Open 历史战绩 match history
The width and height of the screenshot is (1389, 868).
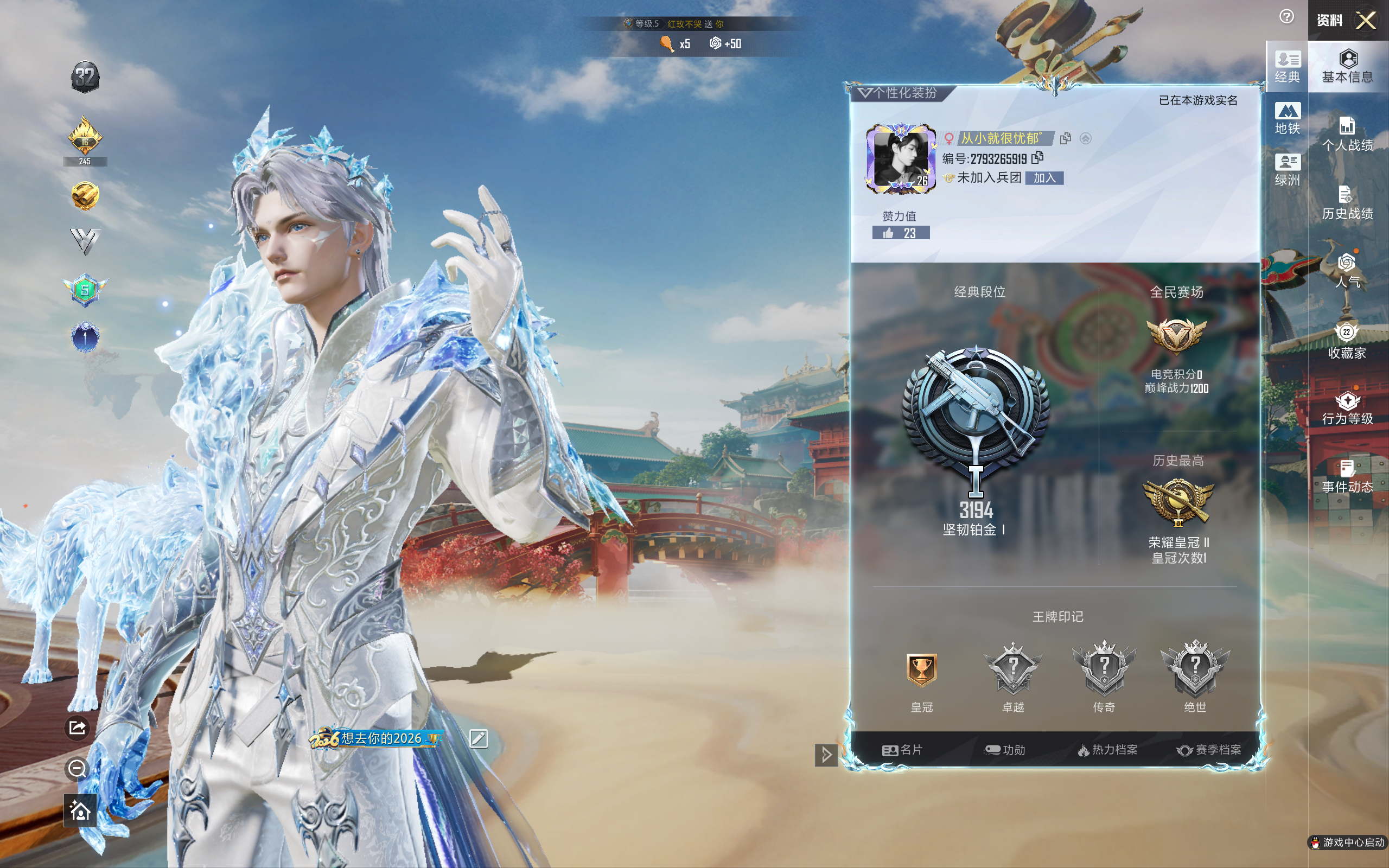pyautogui.click(x=1347, y=203)
